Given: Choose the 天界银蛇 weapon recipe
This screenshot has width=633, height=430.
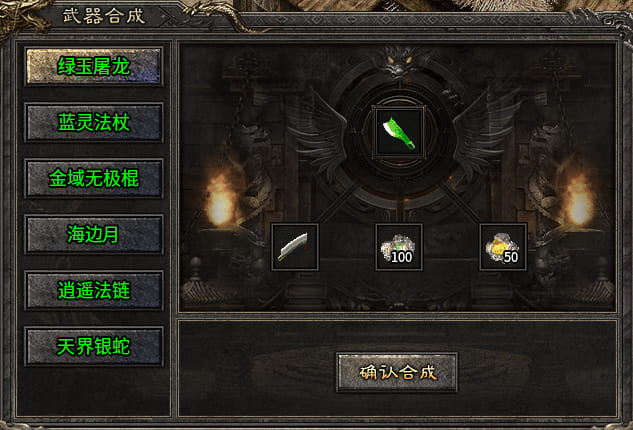Looking at the screenshot, I should pos(95,346).
